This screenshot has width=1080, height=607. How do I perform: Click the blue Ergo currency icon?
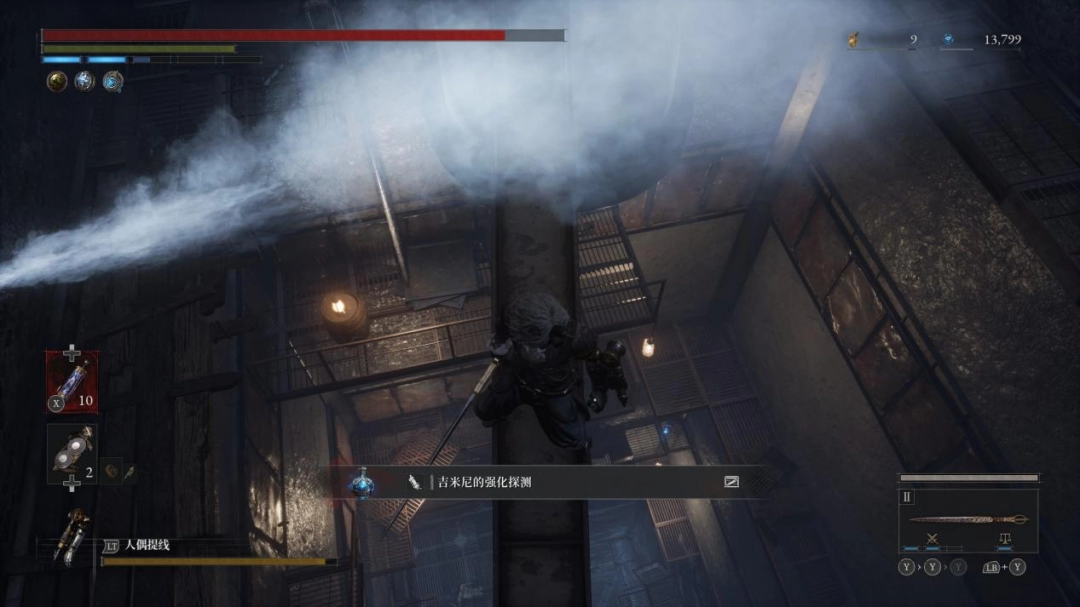click(947, 40)
